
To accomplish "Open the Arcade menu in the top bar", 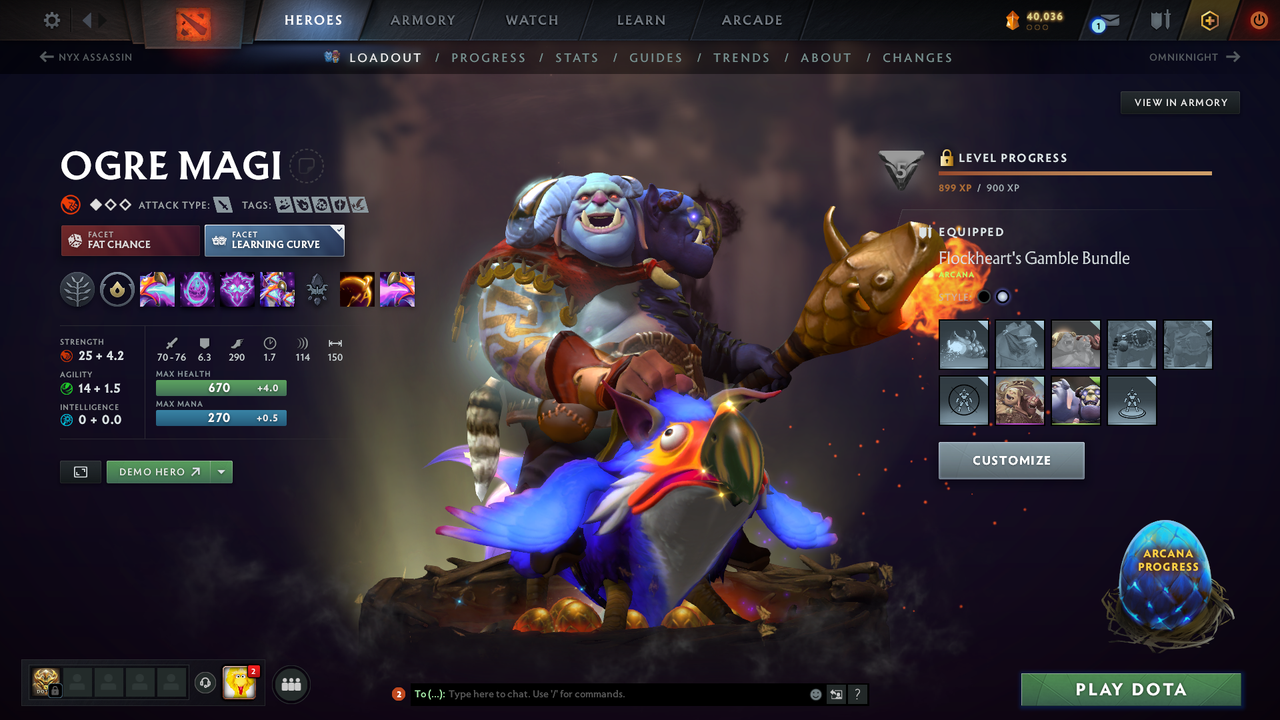I will pyautogui.click(x=750, y=19).
